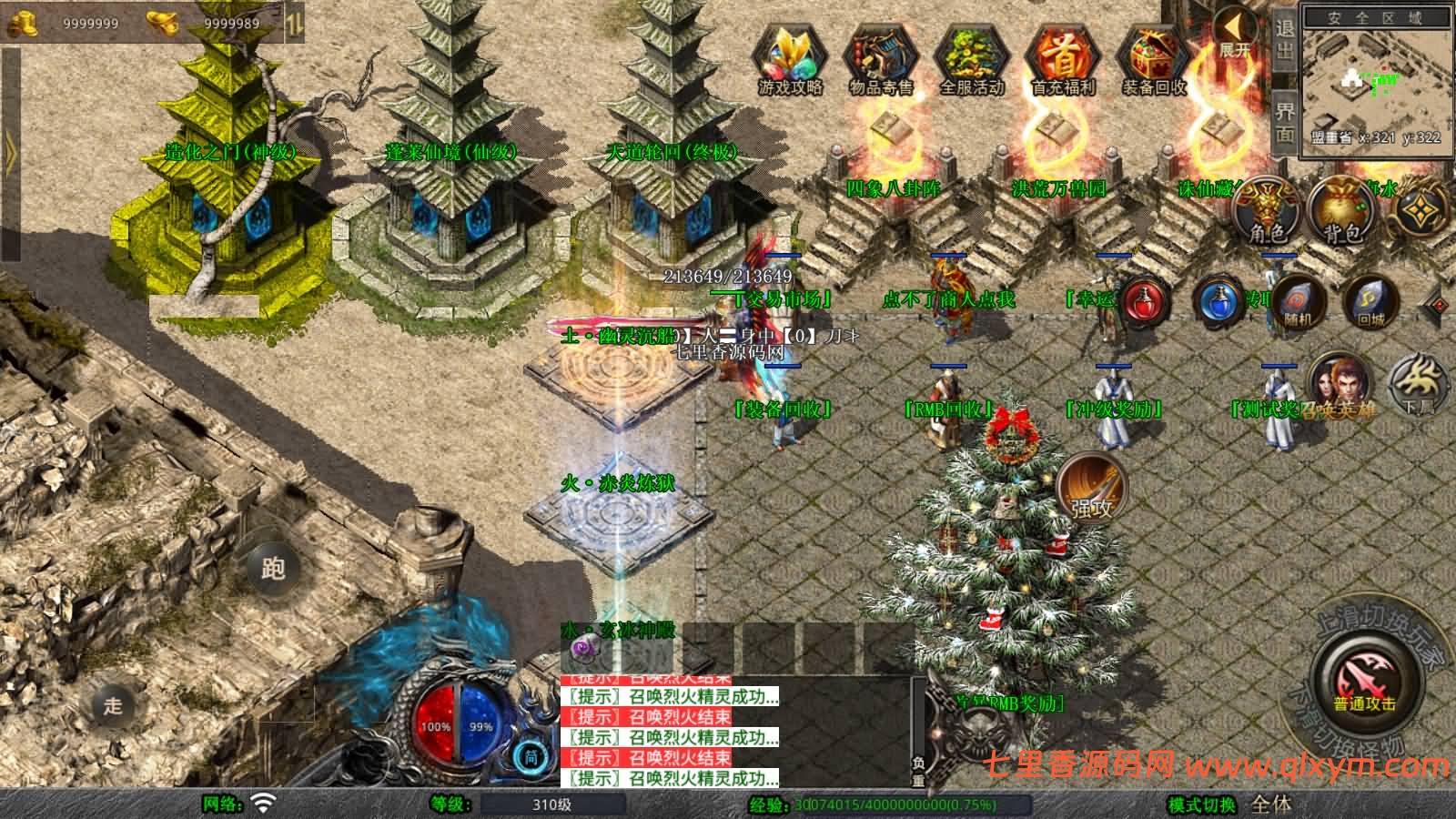1456x819 pixels.
Task: Click the 退出 exit button
Action: tap(1284, 40)
